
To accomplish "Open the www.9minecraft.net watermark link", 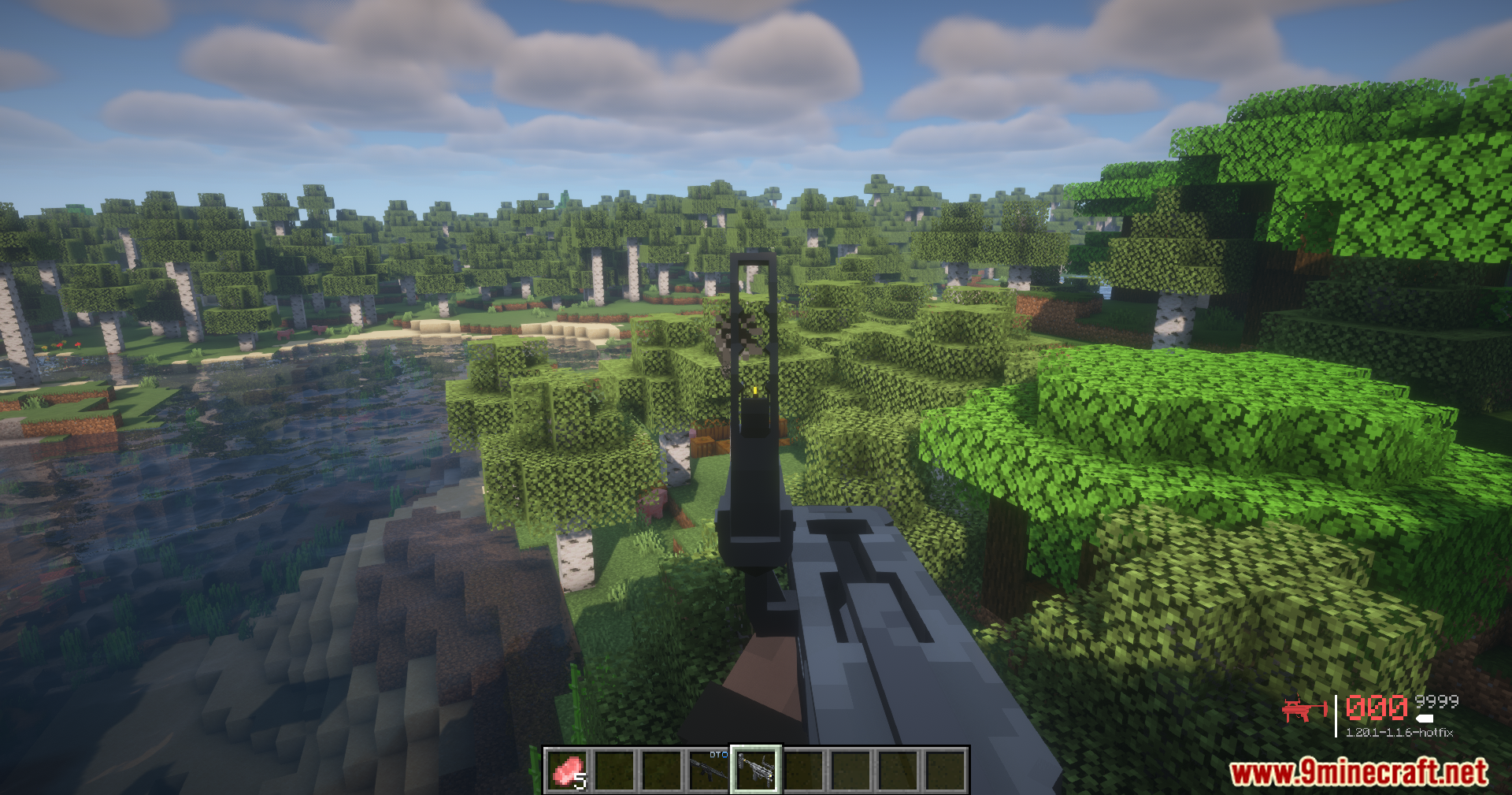I will (1358, 772).
